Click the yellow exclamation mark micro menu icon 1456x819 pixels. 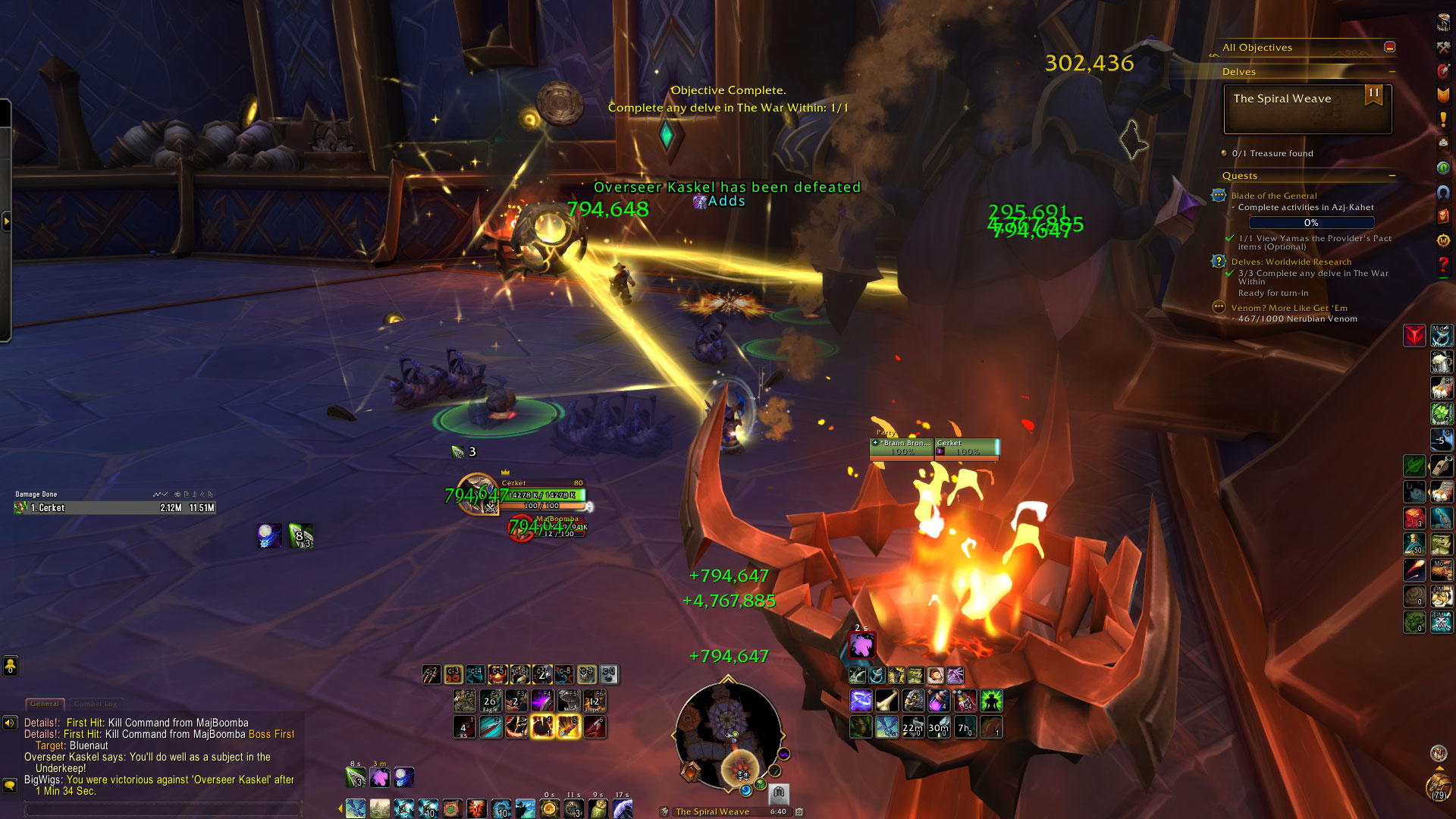(x=1443, y=120)
